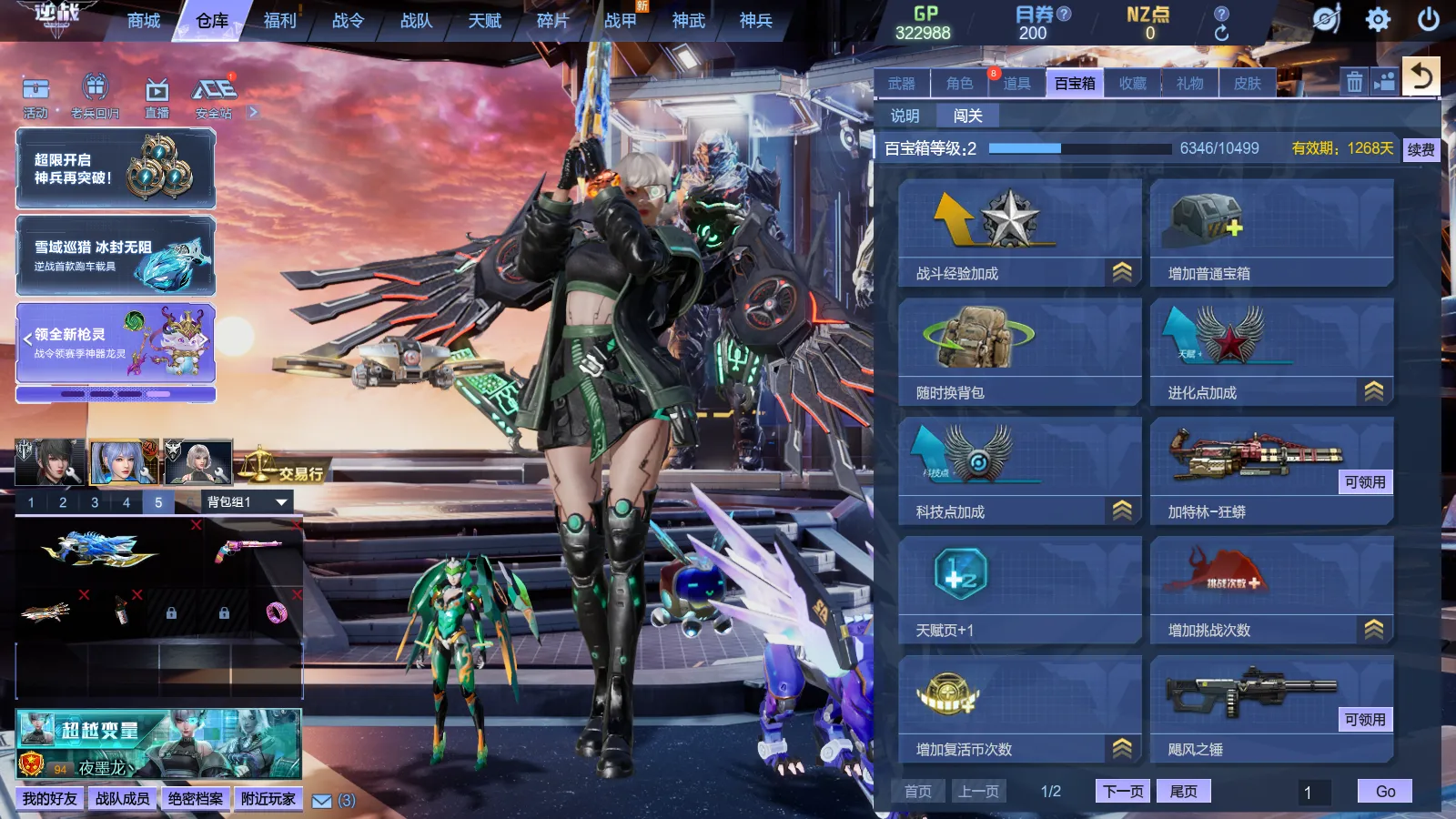
Task: Click the Go page jump button
Action: (x=1384, y=791)
